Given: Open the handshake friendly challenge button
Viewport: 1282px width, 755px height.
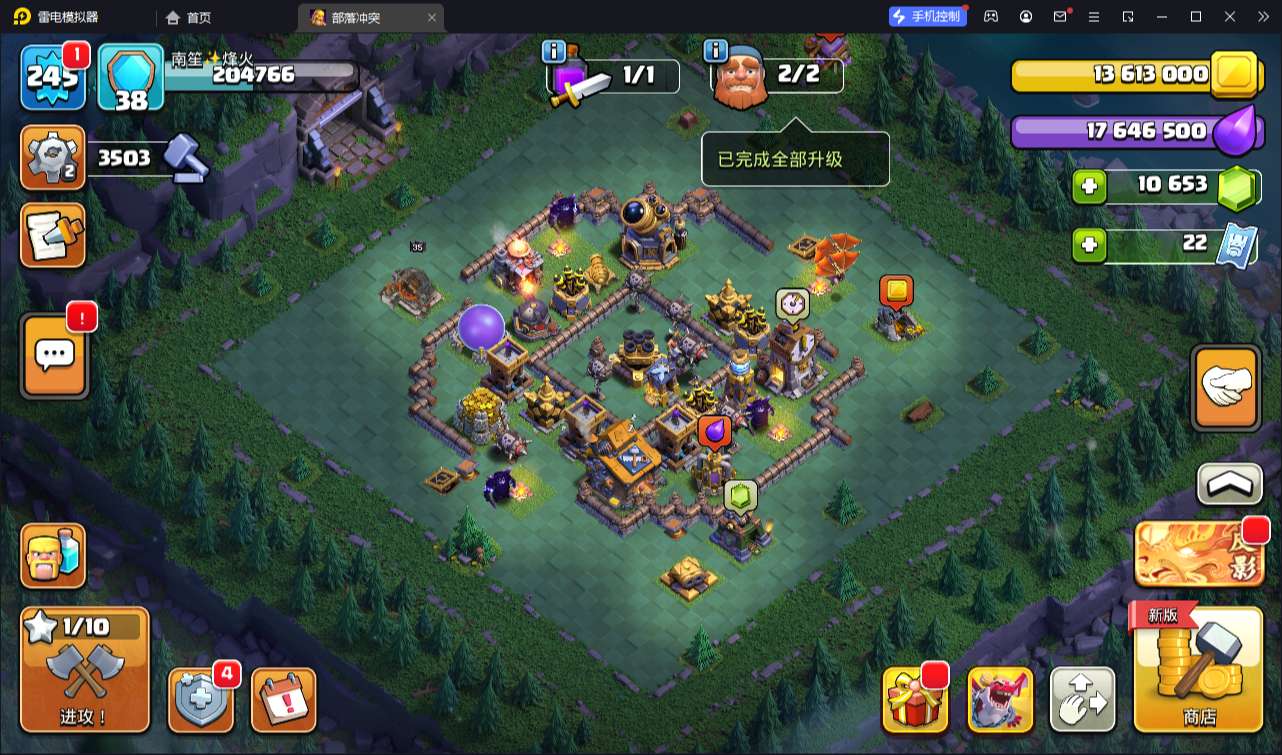Looking at the screenshot, I should (x=1226, y=388).
